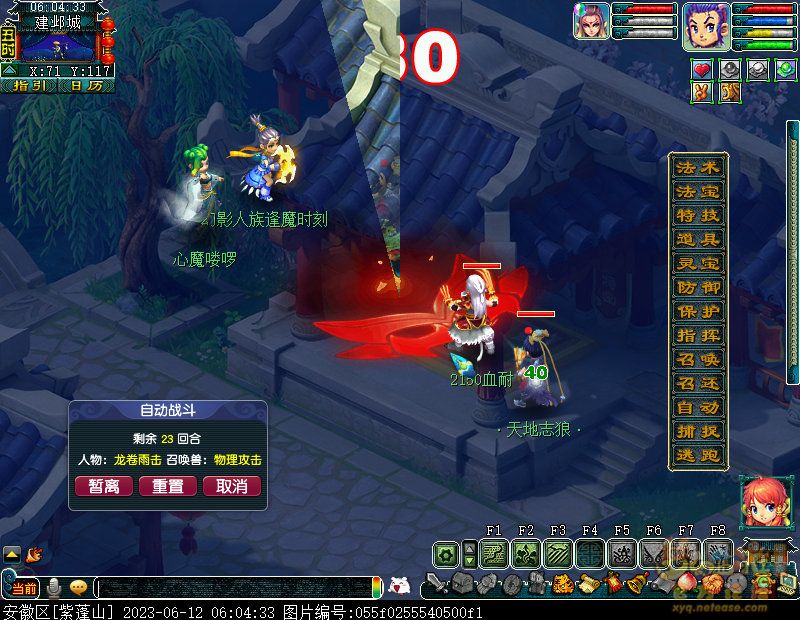This screenshot has height=620, width=800.
Task: Cancel auto-battle with the 取消 button
Action: (231, 486)
